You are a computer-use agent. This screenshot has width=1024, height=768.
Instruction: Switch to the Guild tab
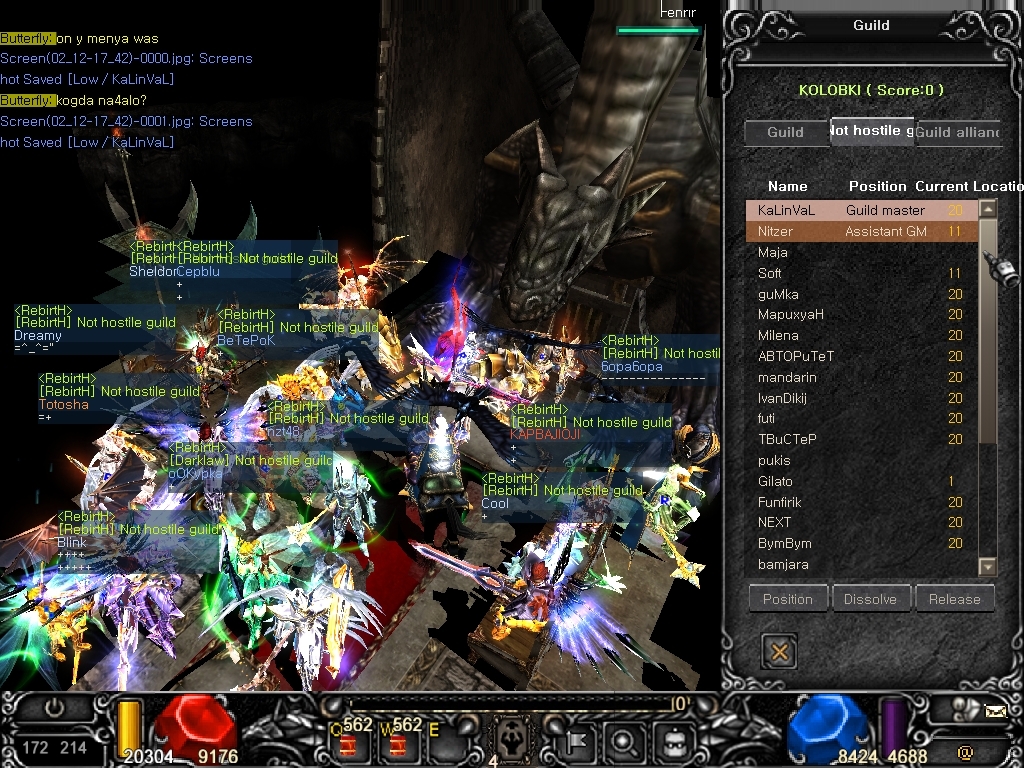coord(785,132)
